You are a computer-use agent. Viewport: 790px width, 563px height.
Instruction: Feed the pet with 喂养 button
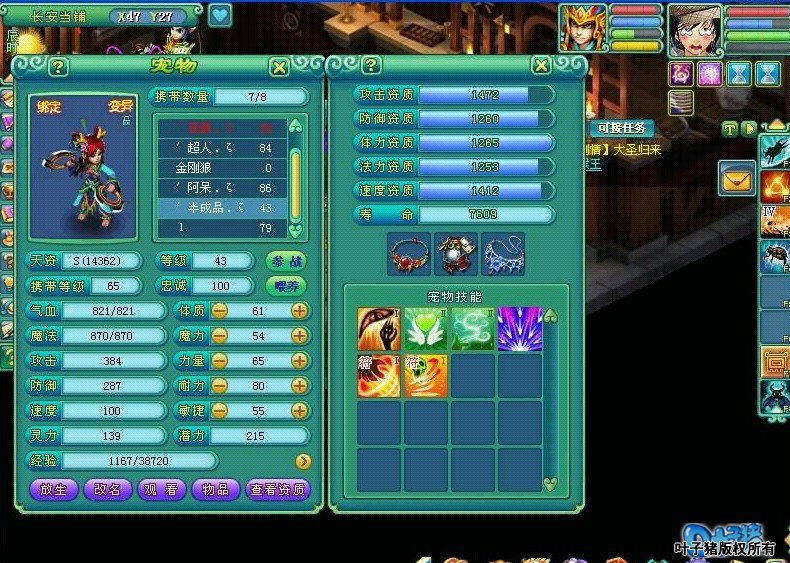point(285,286)
